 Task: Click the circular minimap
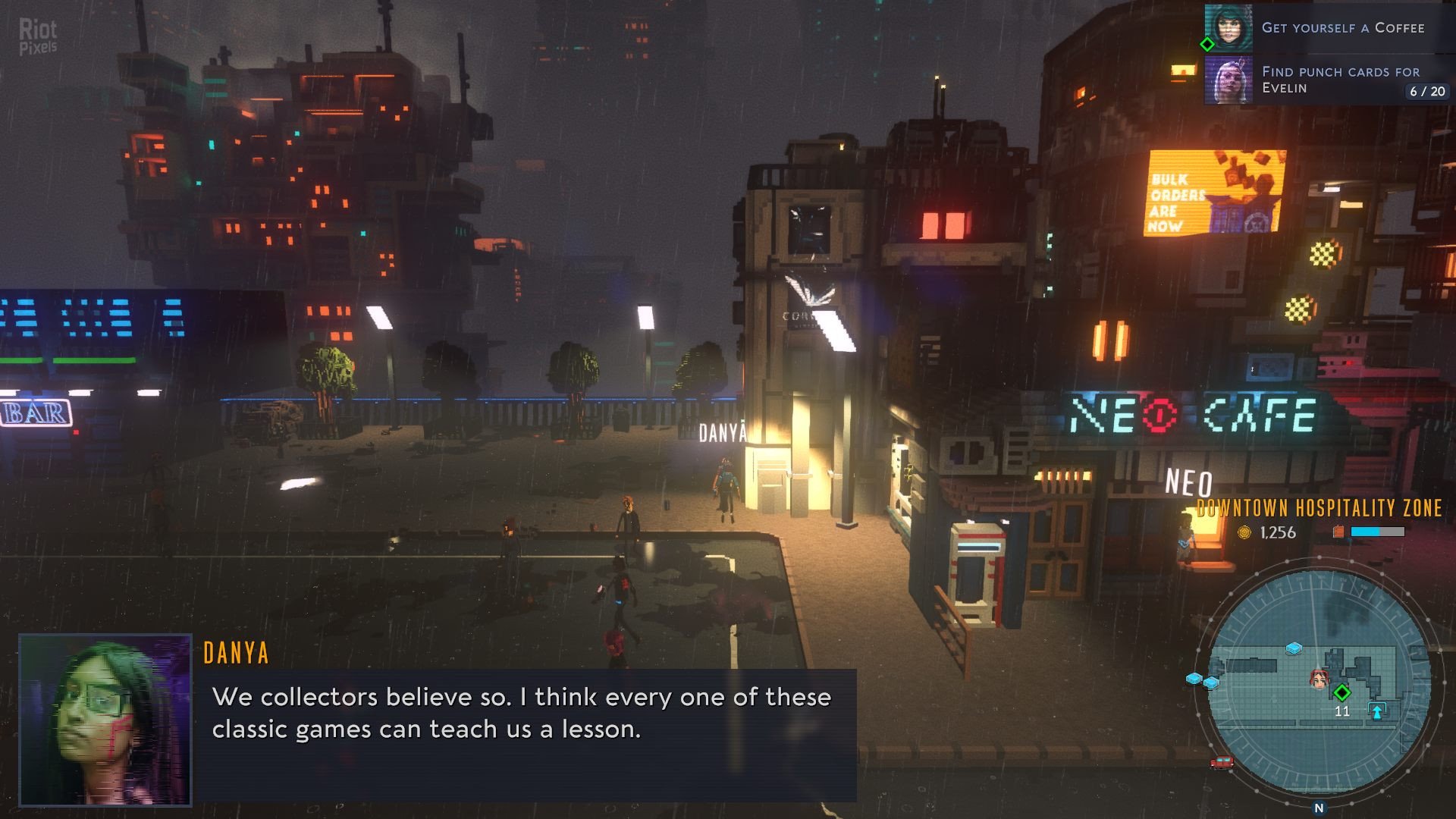[1319, 682]
